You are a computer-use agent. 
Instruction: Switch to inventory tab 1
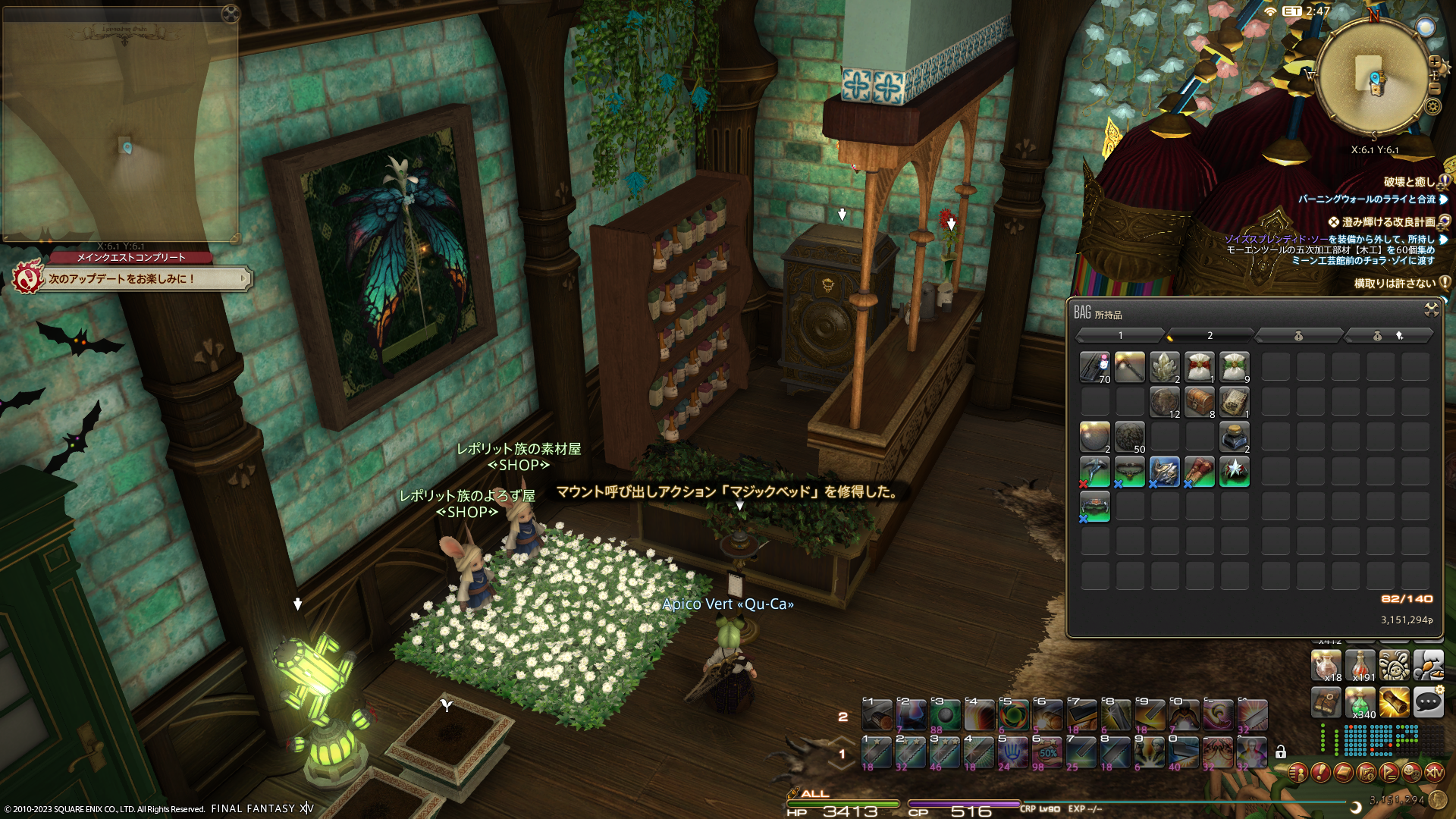(x=1120, y=335)
